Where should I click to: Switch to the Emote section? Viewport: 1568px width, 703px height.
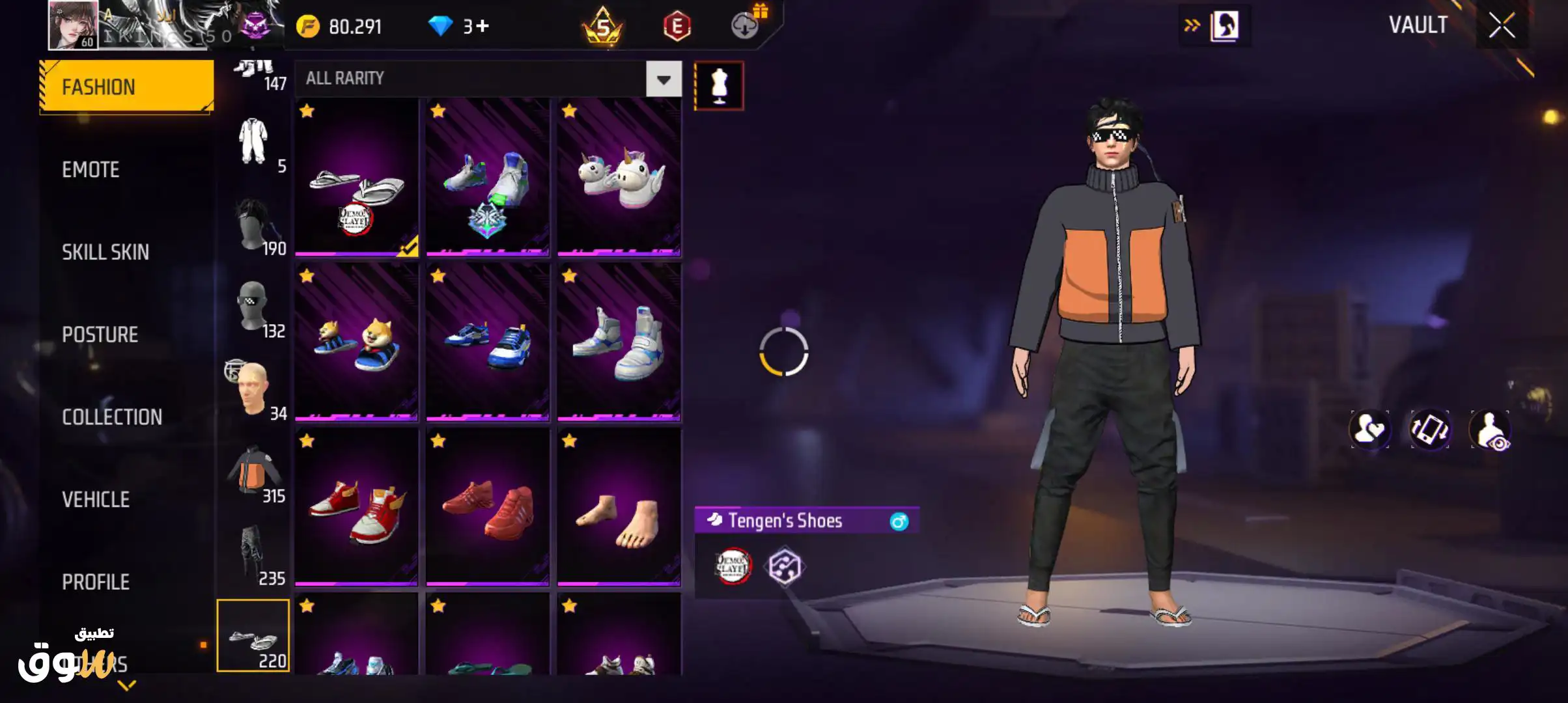(91, 169)
